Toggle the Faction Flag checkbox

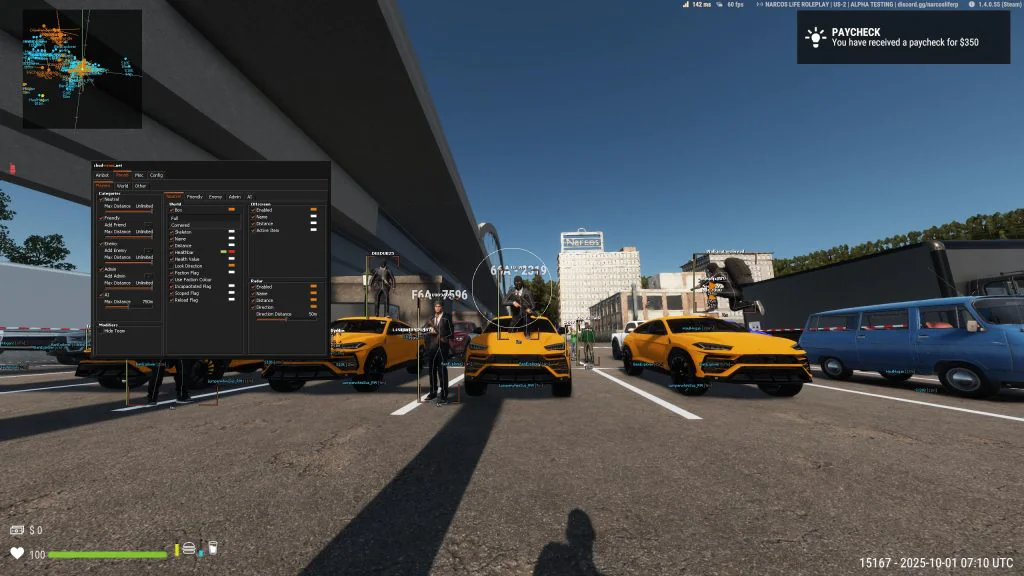tap(169, 273)
